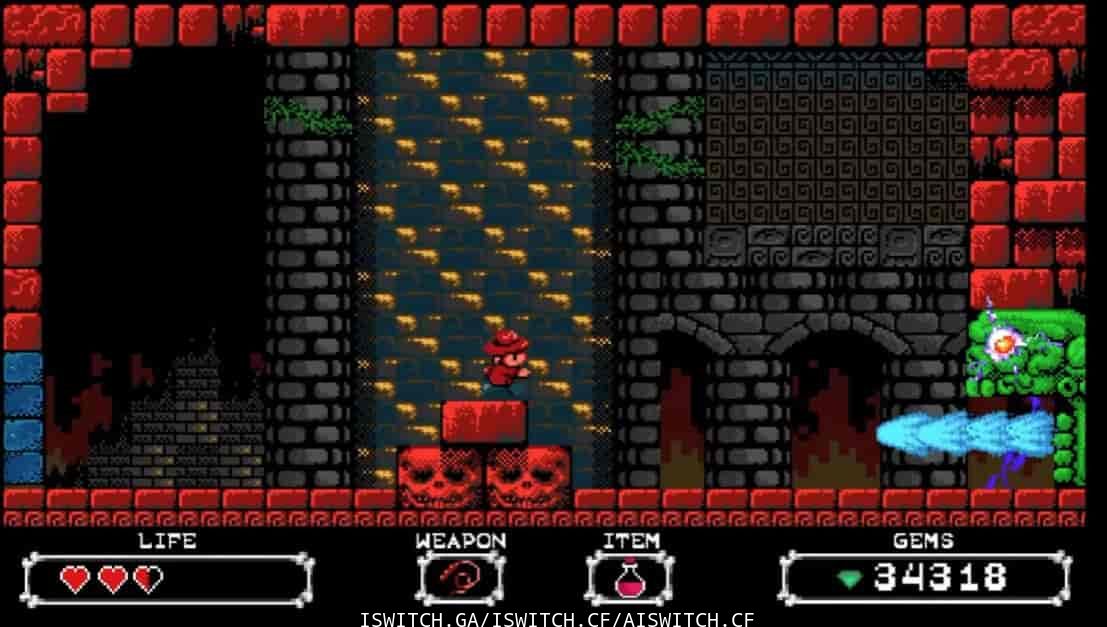
Task: Use the red potion item slot
Action: pyautogui.click(x=630, y=579)
